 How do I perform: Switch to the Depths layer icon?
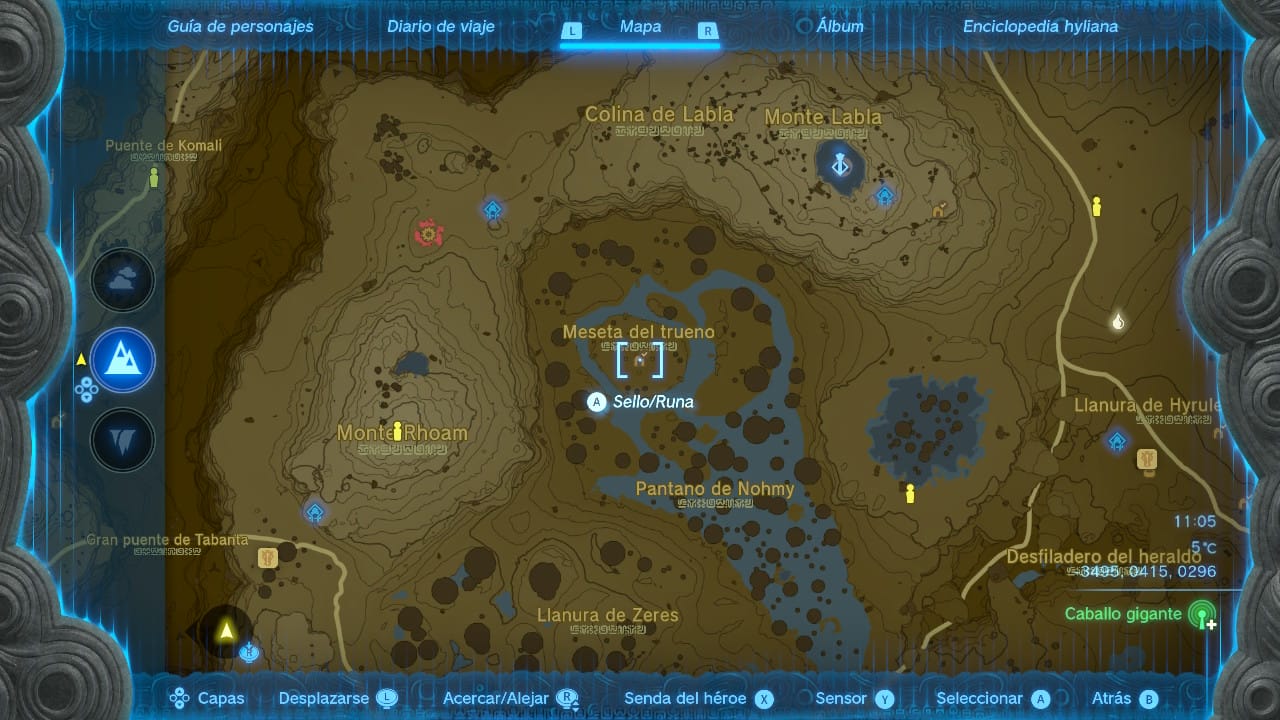(x=123, y=440)
